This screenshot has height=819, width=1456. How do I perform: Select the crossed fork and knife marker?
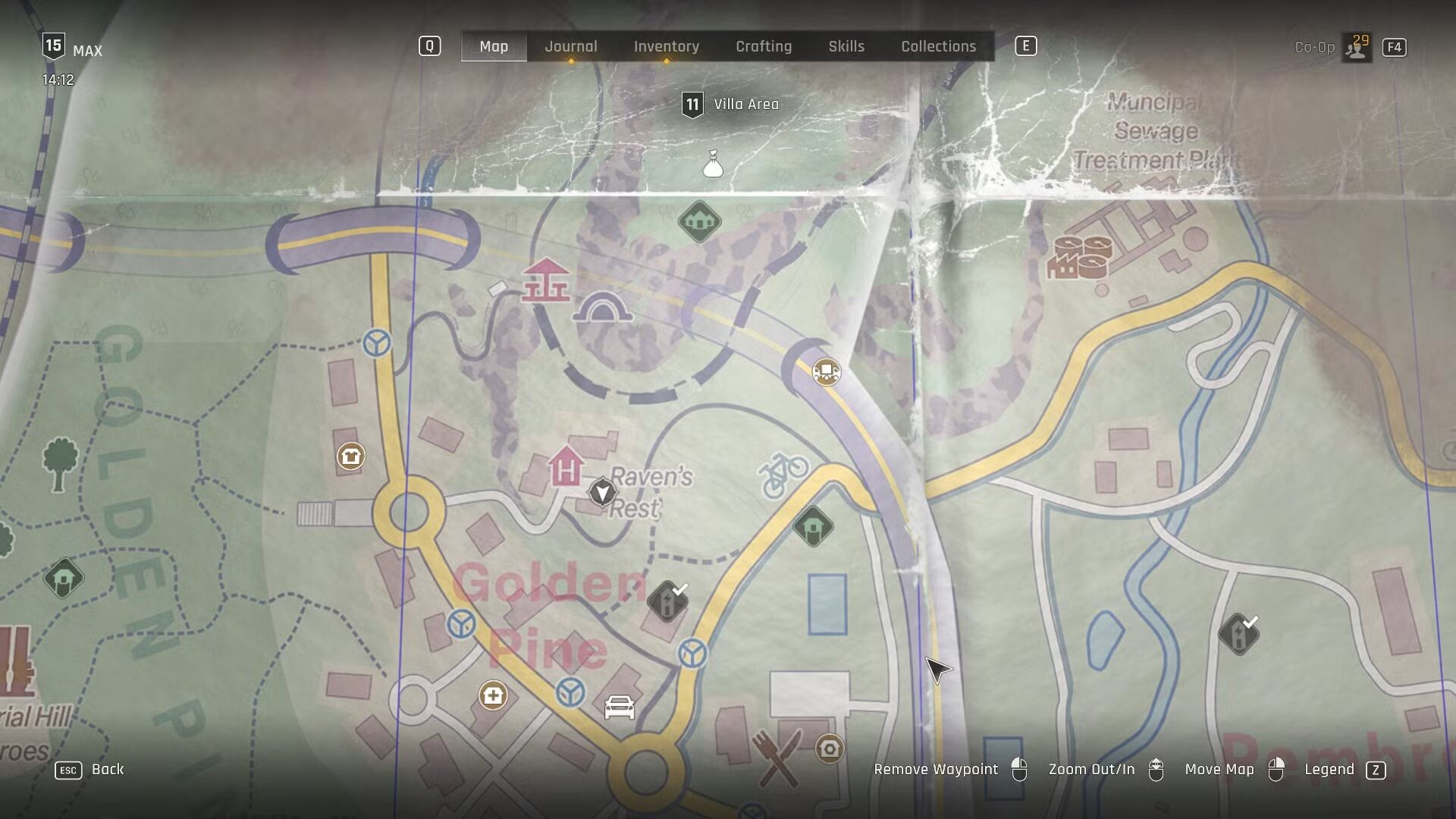[x=777, y=757]
